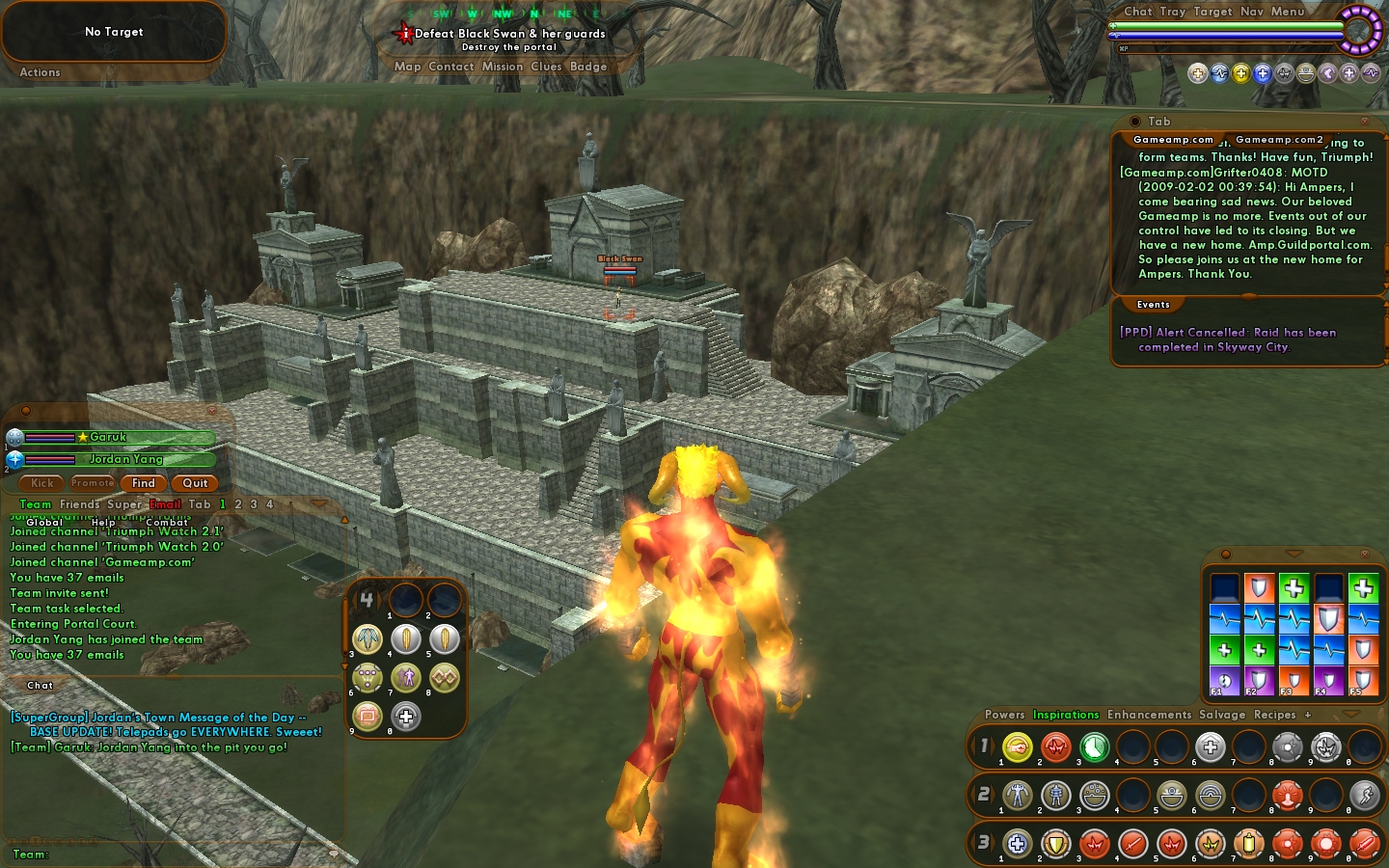Open the Inspirations tray
Image resolution: width=1389 pixels, height=868 pixels.
[1066, 715]
